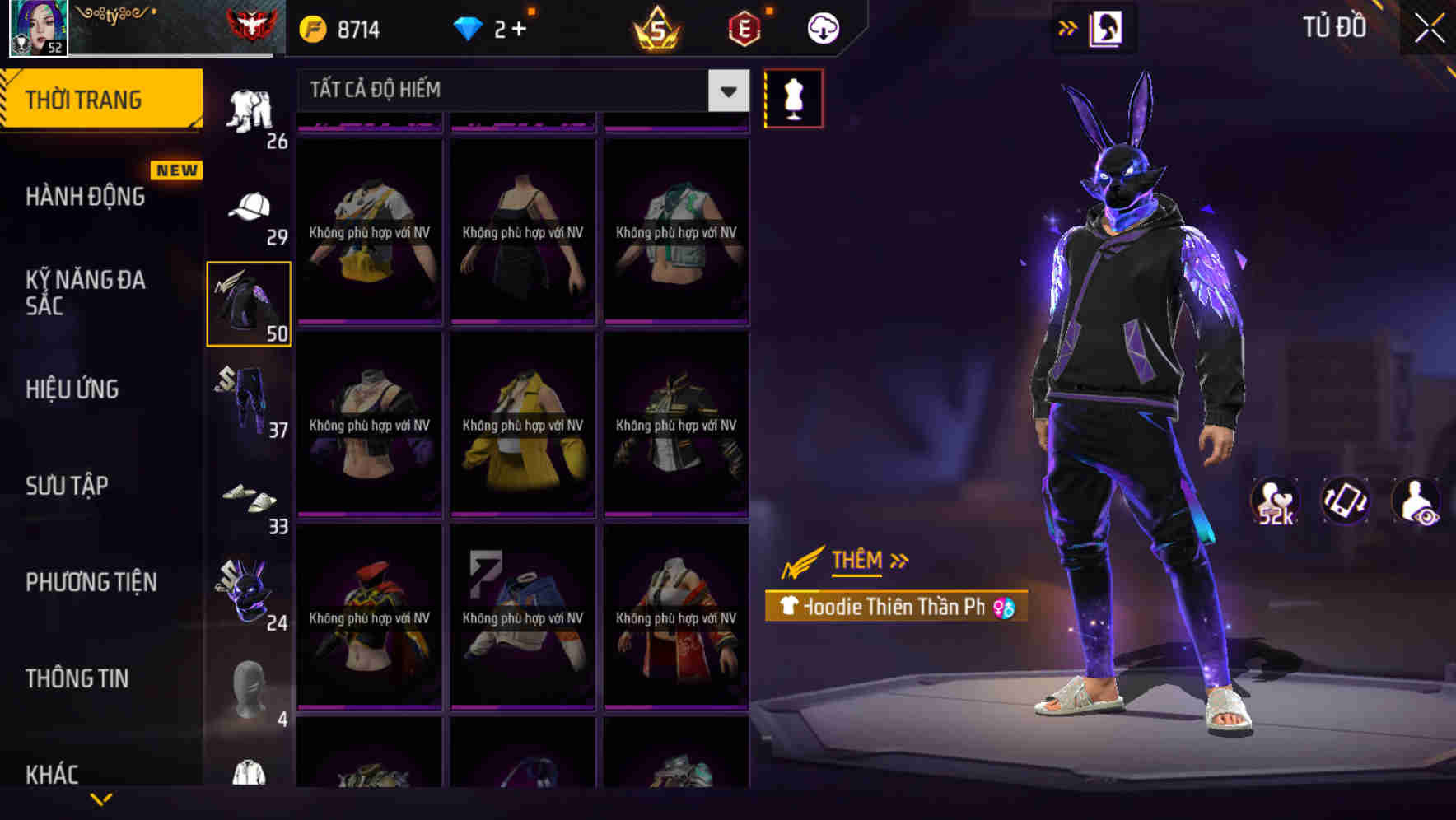Click the cloud download icon in top bar
This screenshot has height=820, width=1456.
[821, 27]
